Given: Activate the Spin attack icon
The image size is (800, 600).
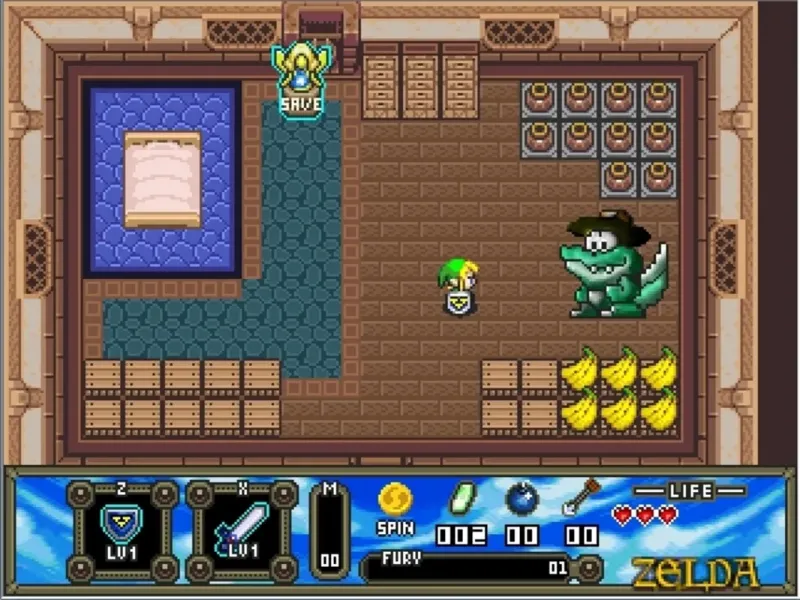Looking at the screenshot, I should (x=395, y=499).
